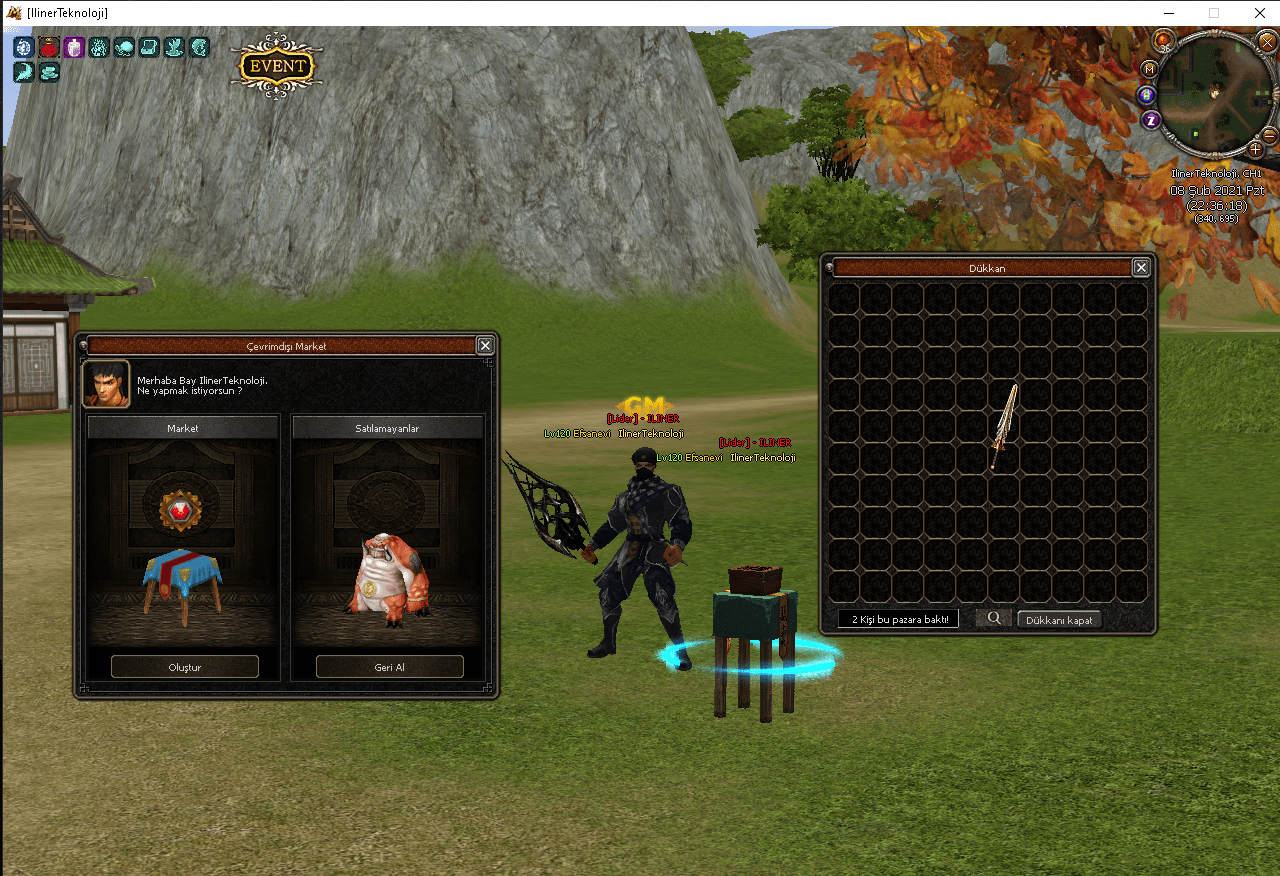Screen dimensions: 1280x876
Task: Click the magnifying glass in the shop
Action: [994, 618]
